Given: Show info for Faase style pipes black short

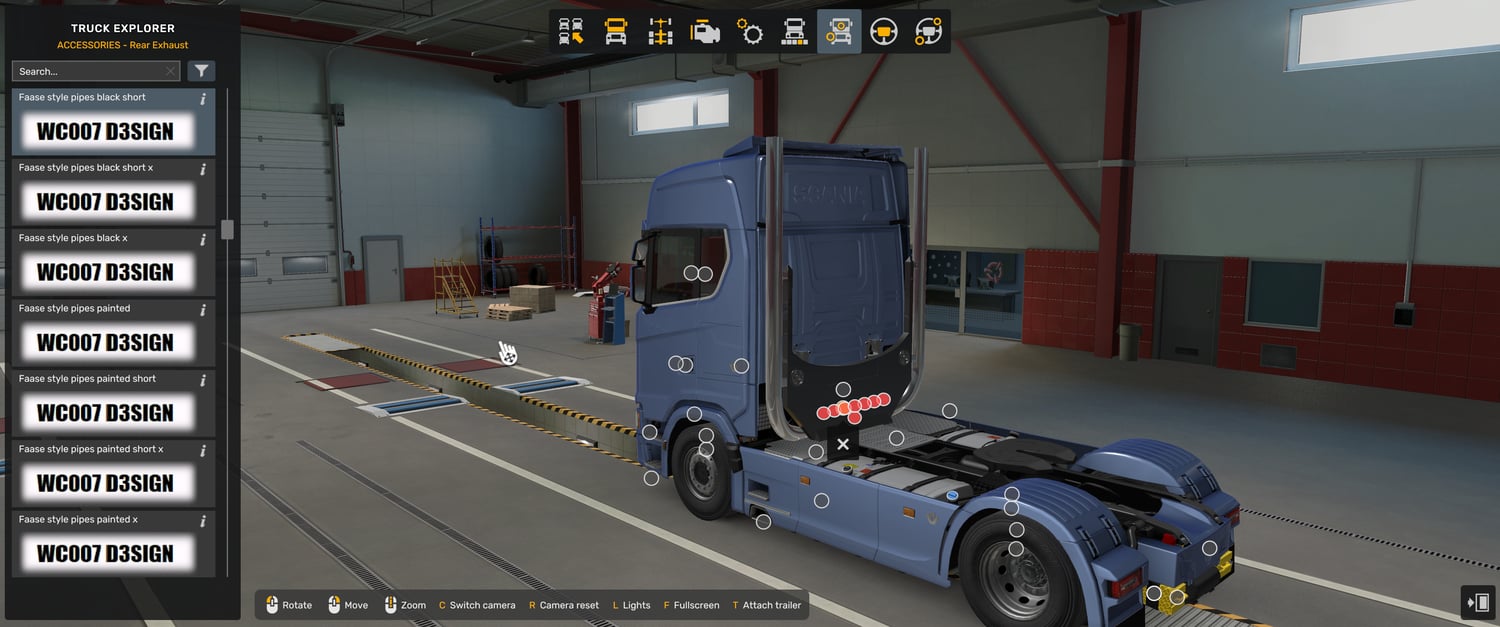Looking at the screenshot, I should [203, 99].
